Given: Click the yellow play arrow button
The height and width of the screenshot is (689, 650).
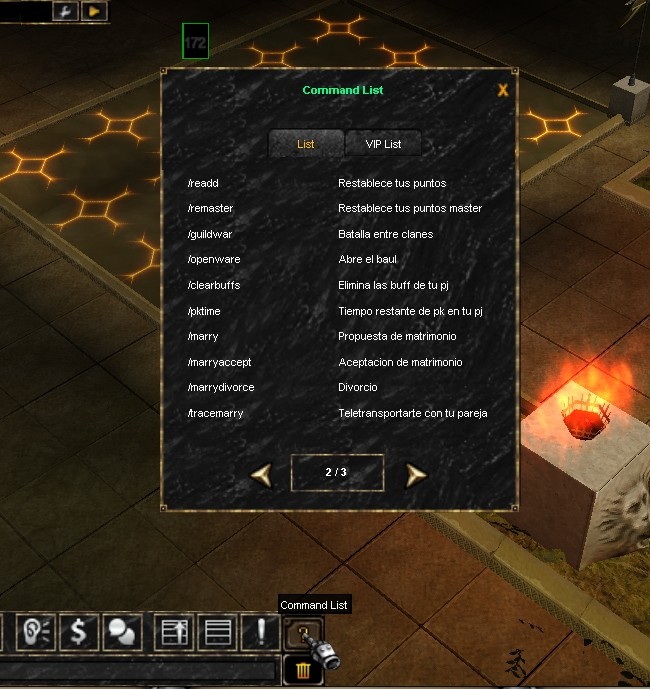Looking at the screenshot, I should tap(94, 11).
